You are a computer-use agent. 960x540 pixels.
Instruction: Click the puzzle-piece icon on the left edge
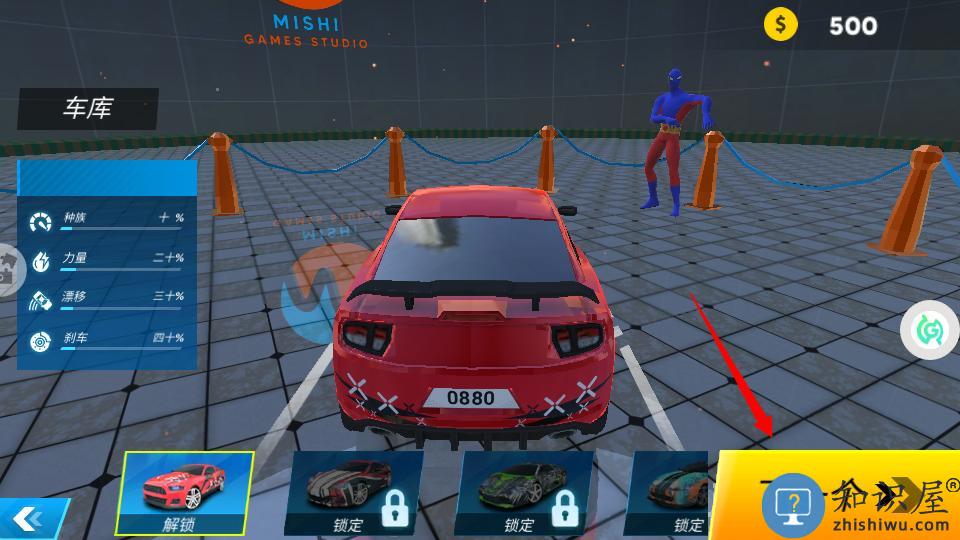tap(10, 270)
